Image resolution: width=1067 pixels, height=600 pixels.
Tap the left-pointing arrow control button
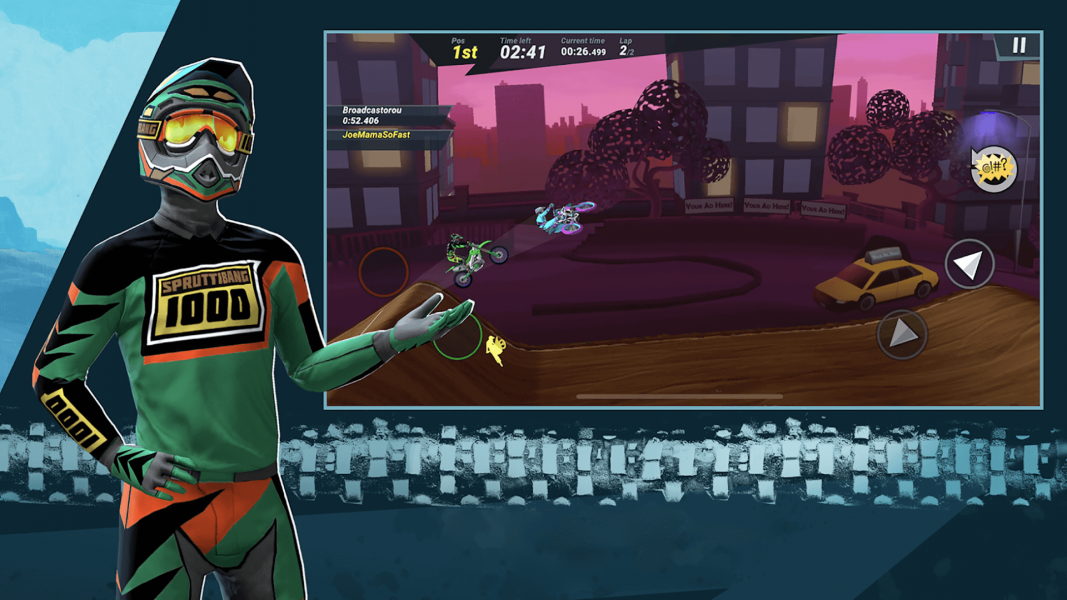968,264
